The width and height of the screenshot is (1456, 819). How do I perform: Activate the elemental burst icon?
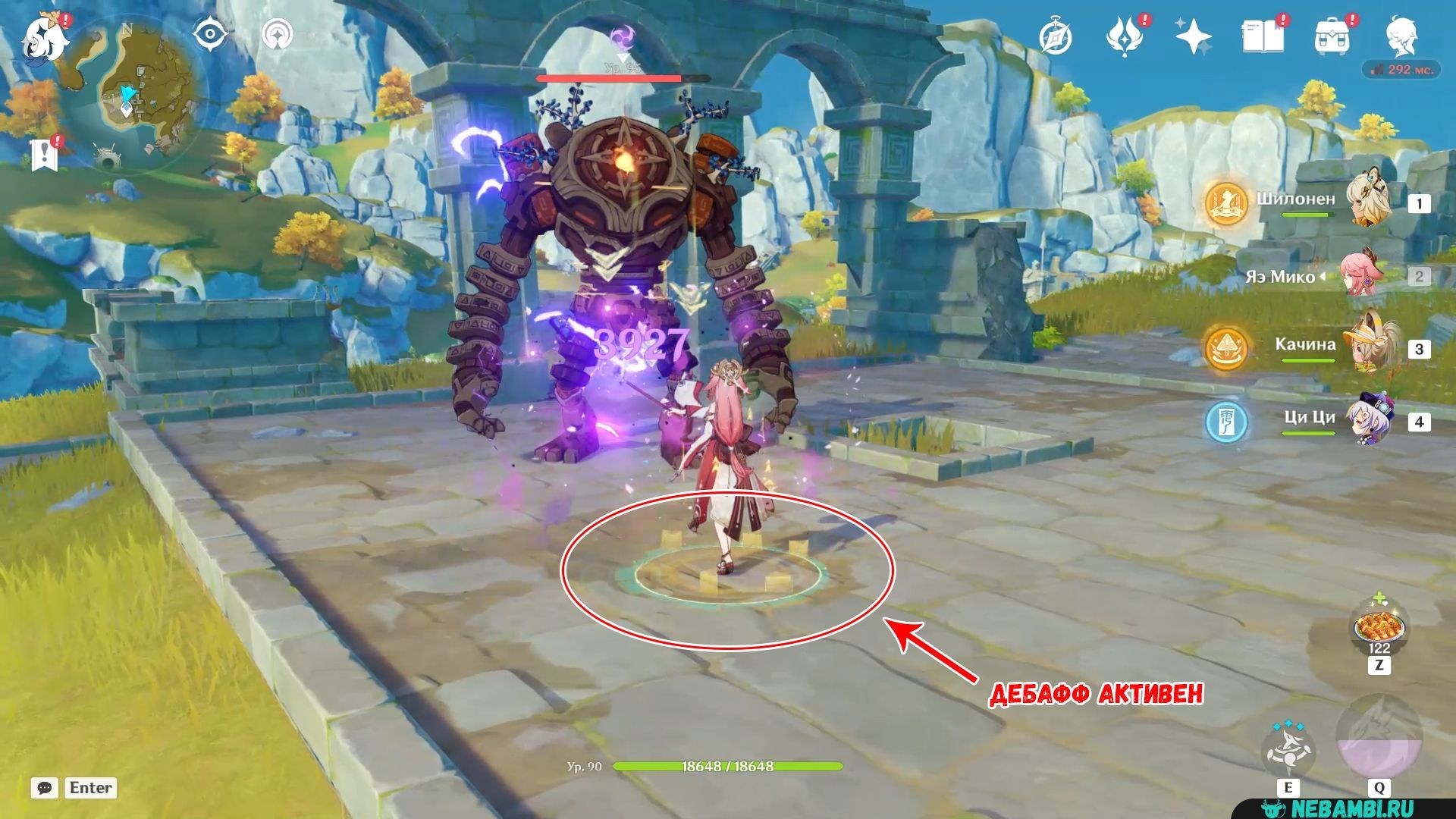point(1379,737)
